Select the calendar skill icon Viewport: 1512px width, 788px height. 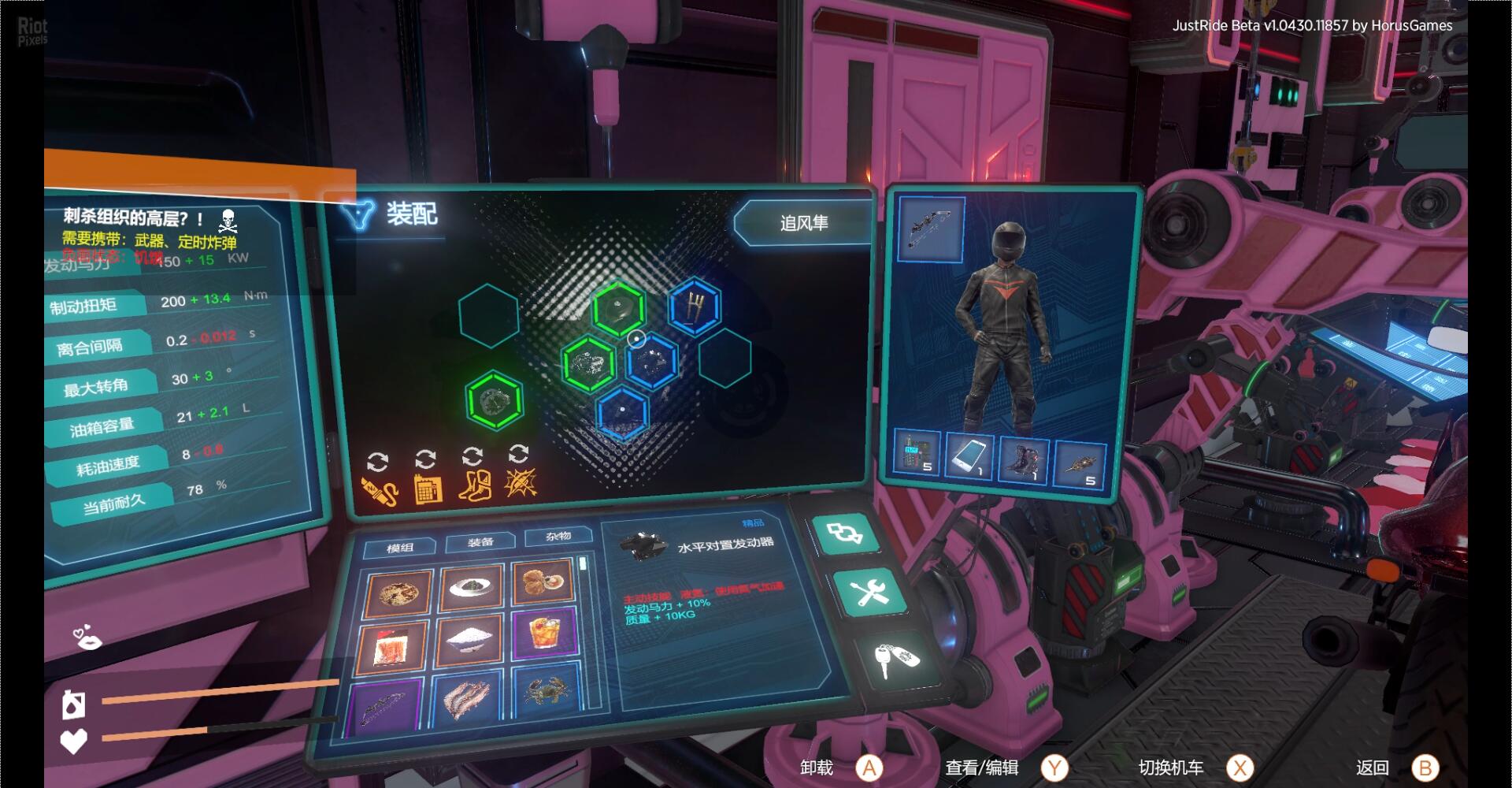pyautogui.click(x=427, y=489)
